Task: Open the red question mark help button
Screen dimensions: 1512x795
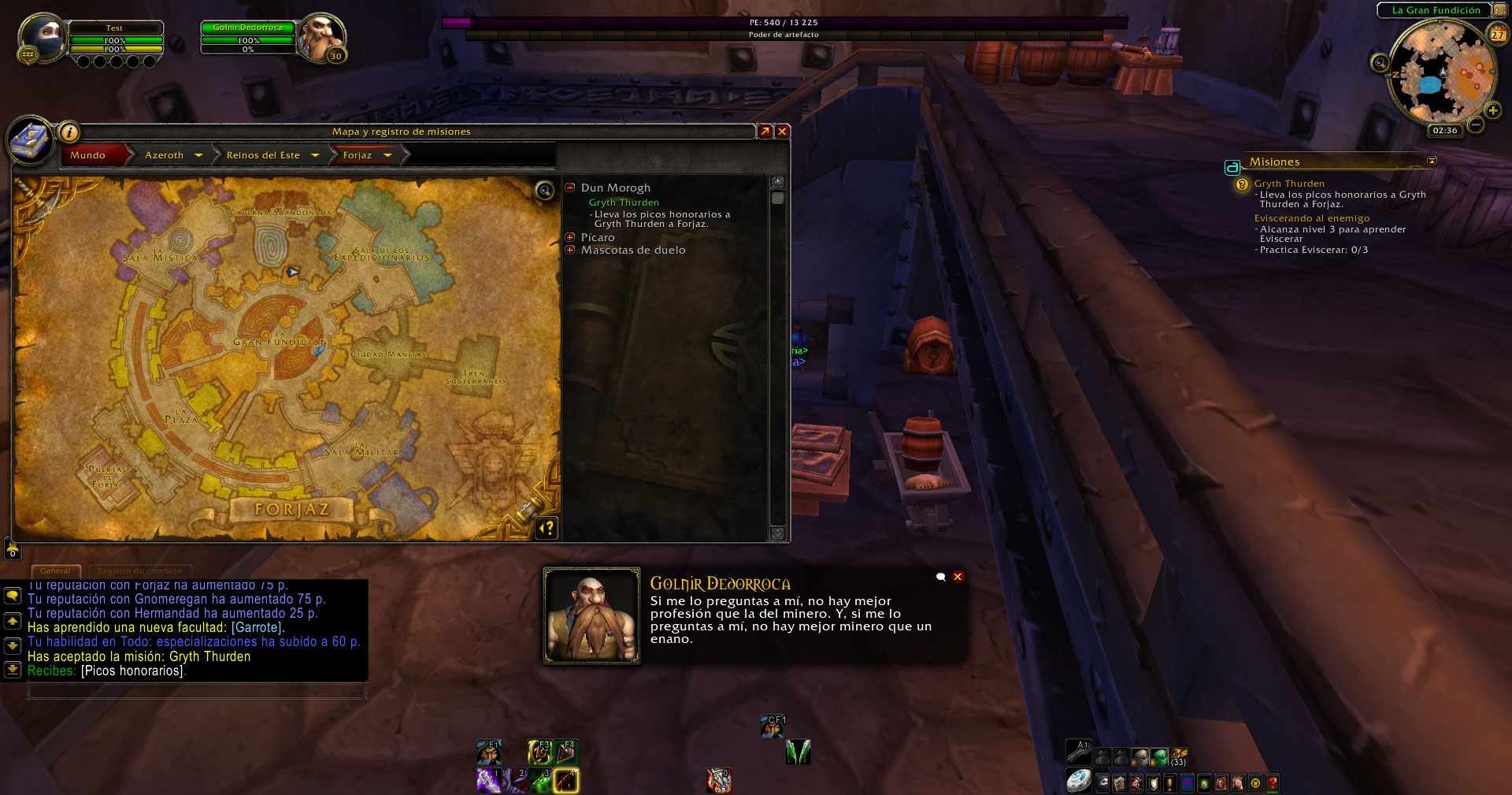Action: [1272, 783]
